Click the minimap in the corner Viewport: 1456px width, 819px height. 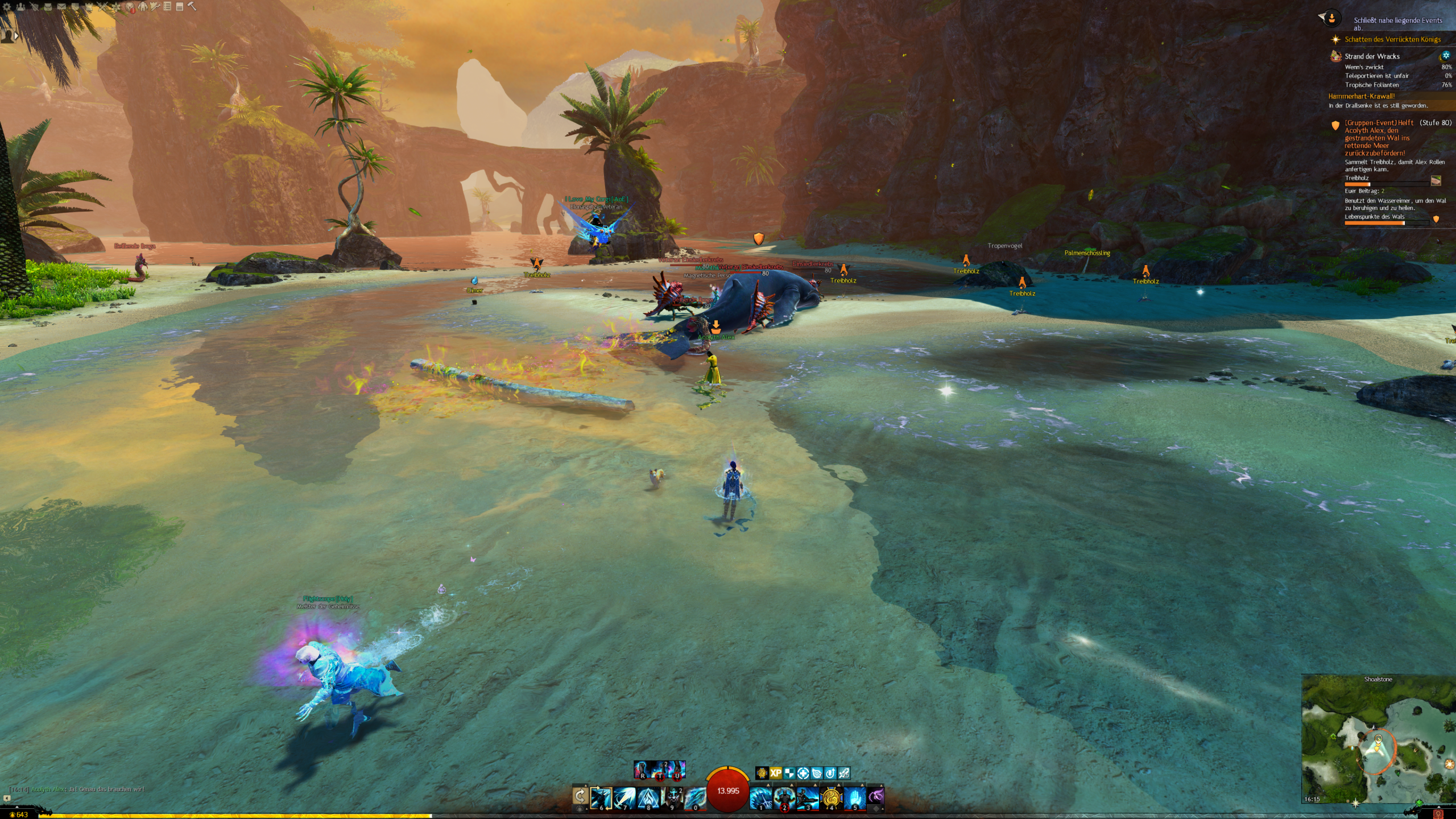1377,741
